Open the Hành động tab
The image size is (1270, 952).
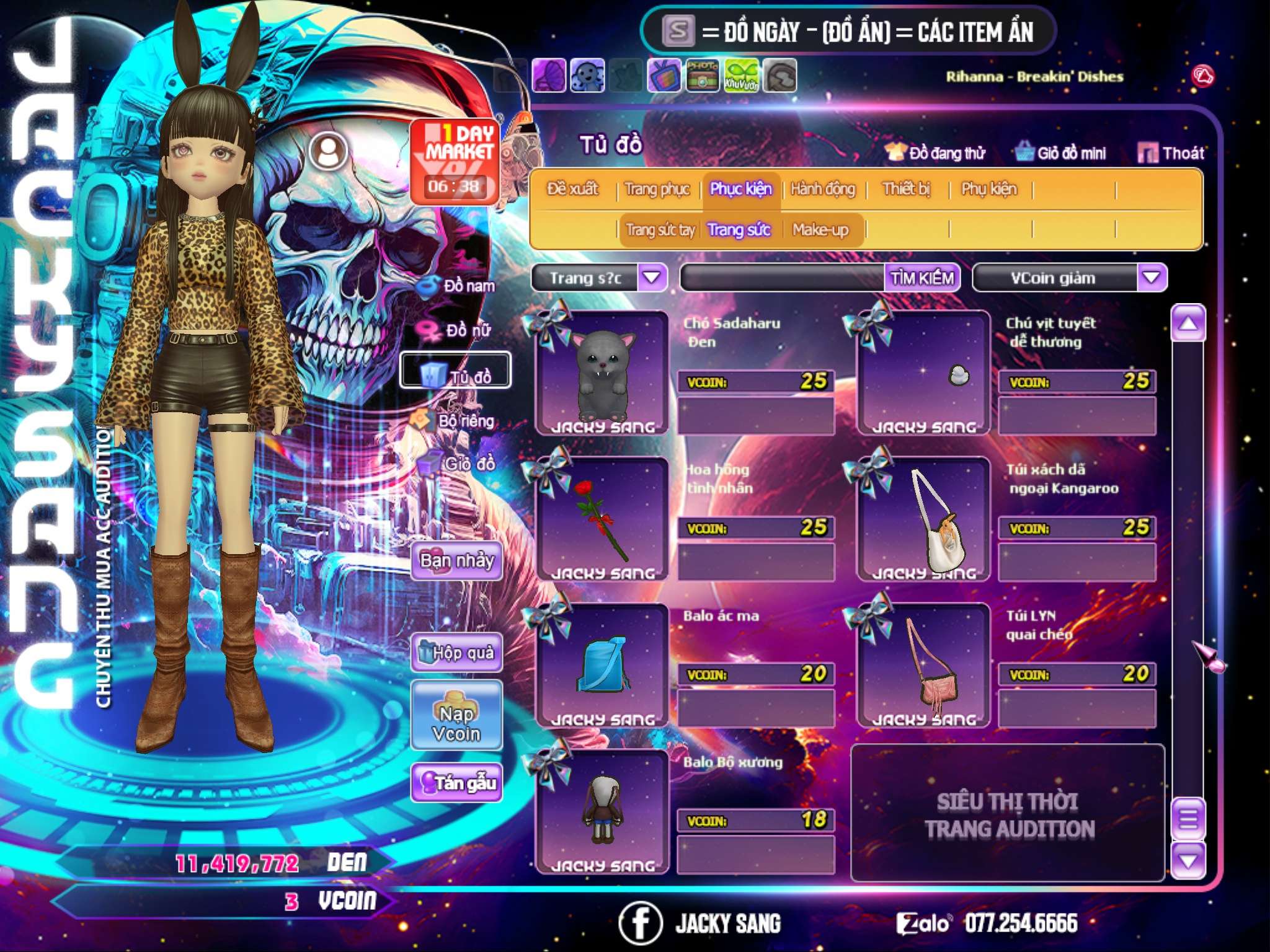[822, 189]
